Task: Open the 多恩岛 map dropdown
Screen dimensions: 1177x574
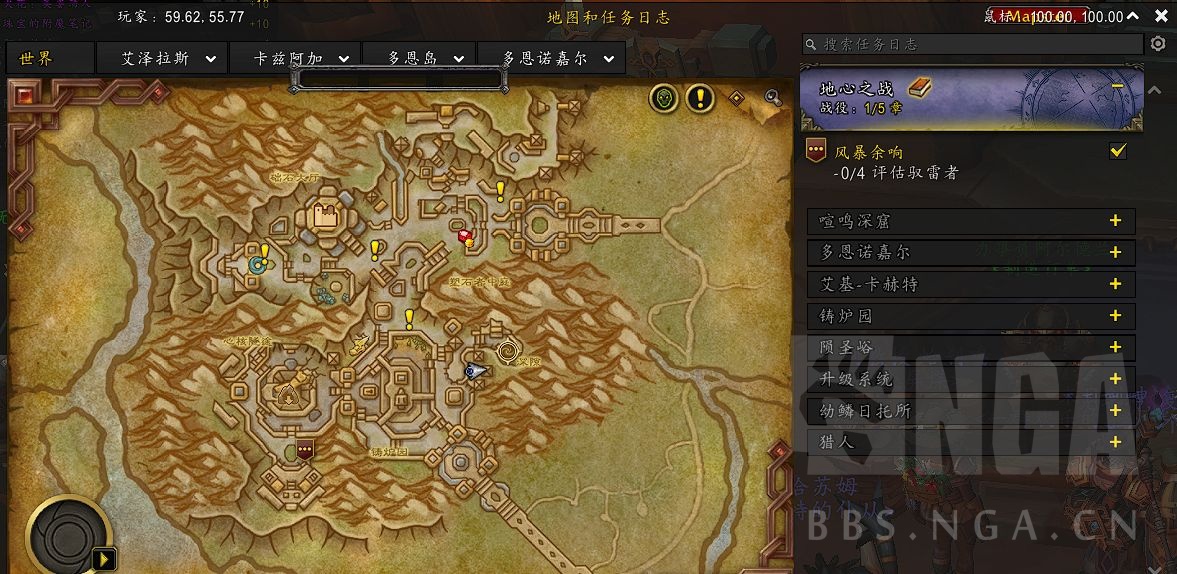Action: 458,59
